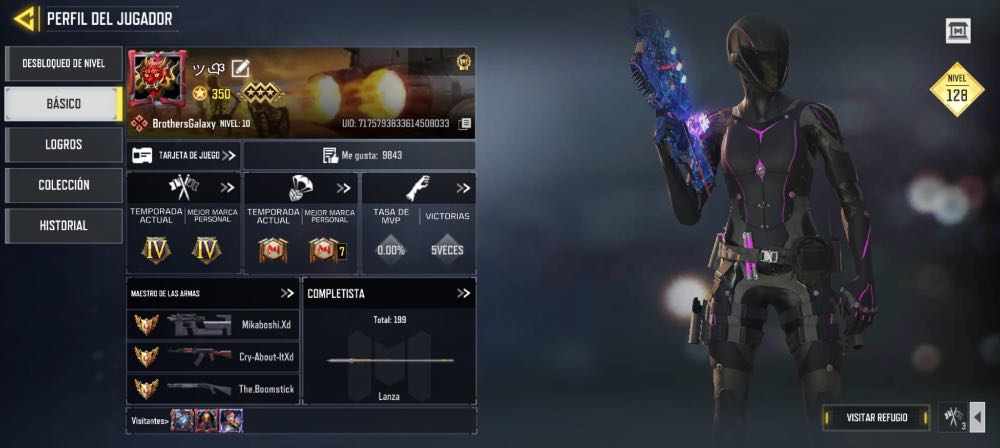
Task: Click the Visitar Refugio button
Action: coord(876,417)
